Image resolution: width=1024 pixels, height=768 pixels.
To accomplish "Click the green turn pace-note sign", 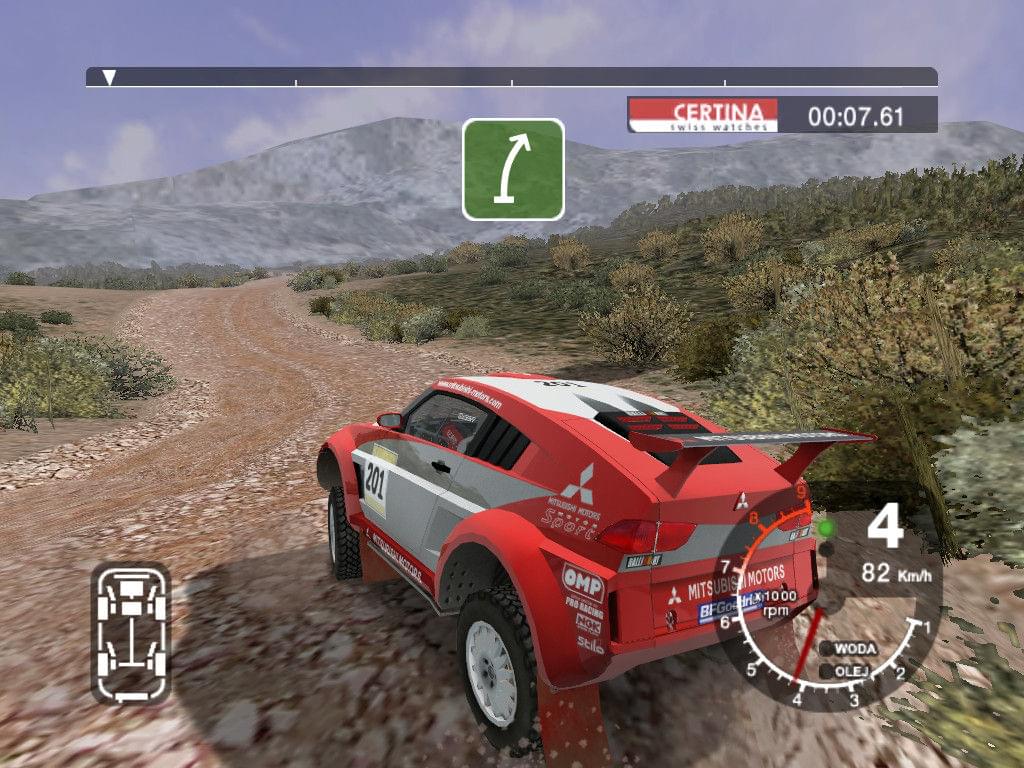I will pyautogui.click(x=513, y=169).
